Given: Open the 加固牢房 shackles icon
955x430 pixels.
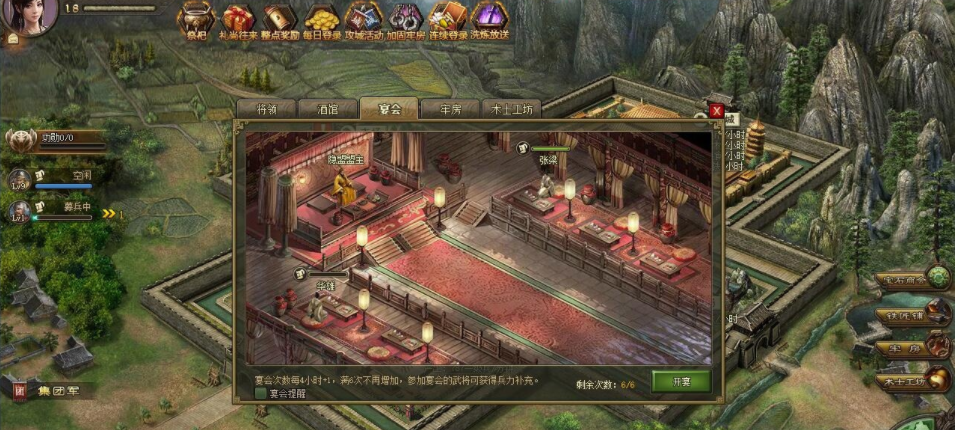Looking at the screenshot, I should (405, 18).
